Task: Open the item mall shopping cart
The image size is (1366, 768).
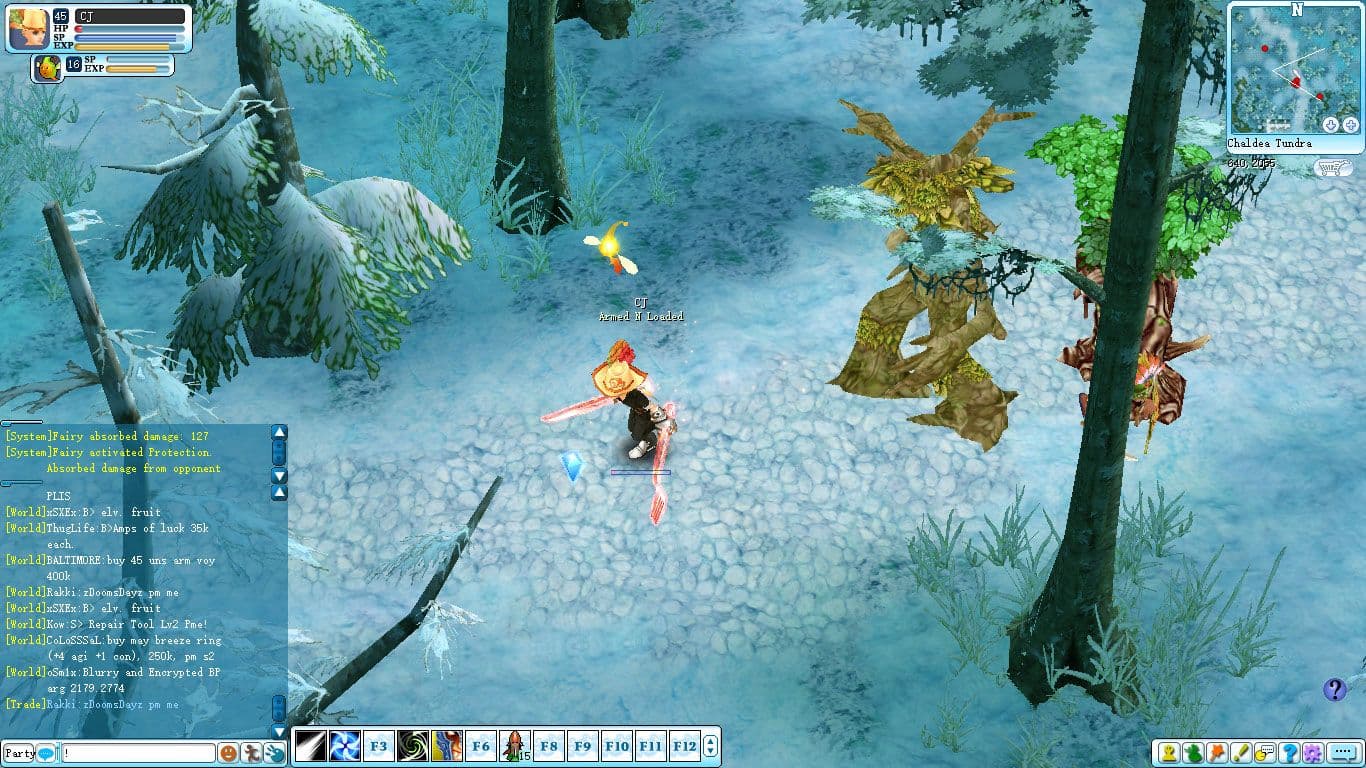Action: (x=1328, y=167)
